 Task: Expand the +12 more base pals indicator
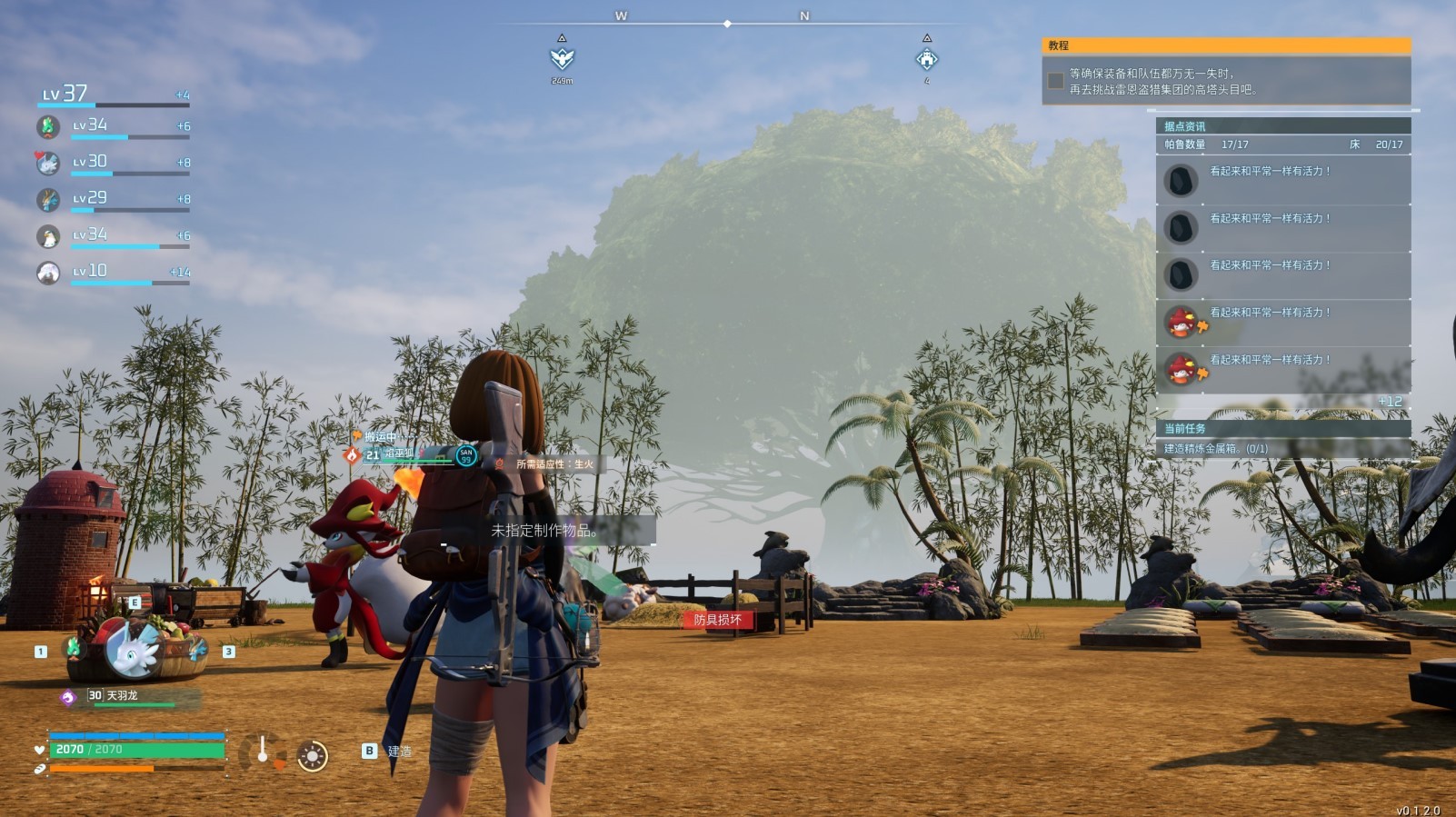(x=1390, y=401)
